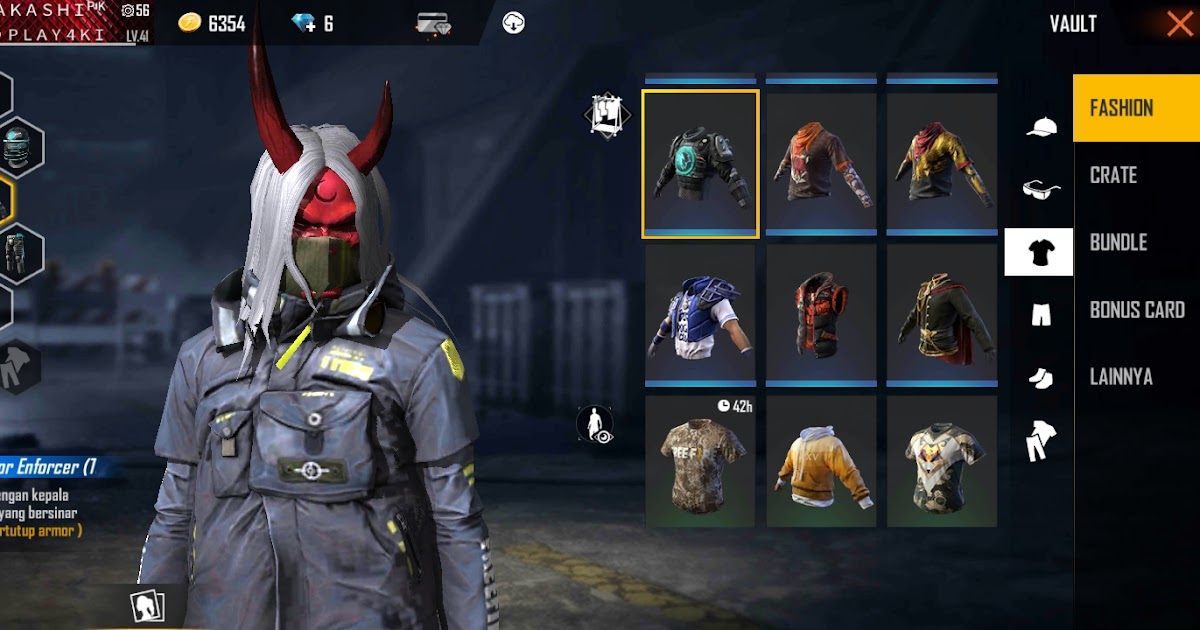Choose the sunglasses facewear category
The image size is (1200, 630).
point(1040,189)
